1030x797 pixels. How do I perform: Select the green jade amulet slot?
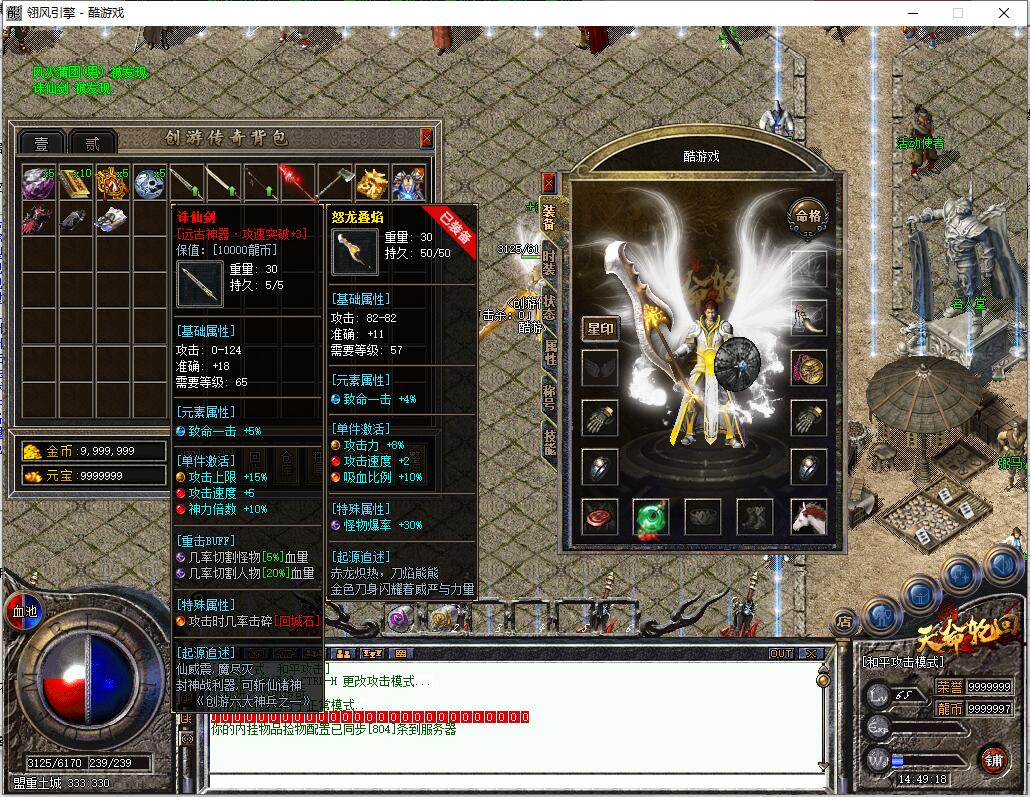click(x=652, y=518)
